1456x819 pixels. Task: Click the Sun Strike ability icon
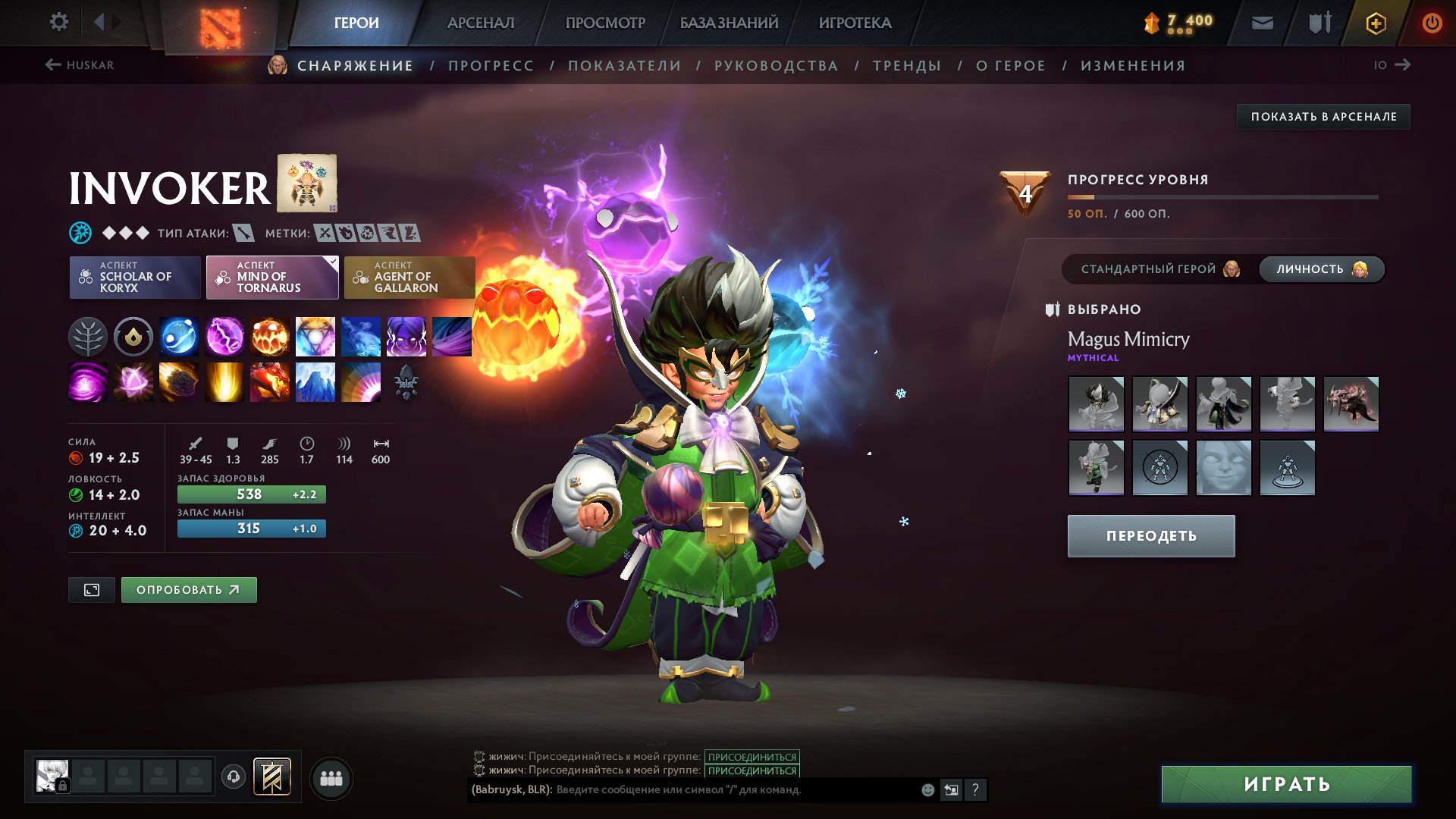(x=224, y=383)
